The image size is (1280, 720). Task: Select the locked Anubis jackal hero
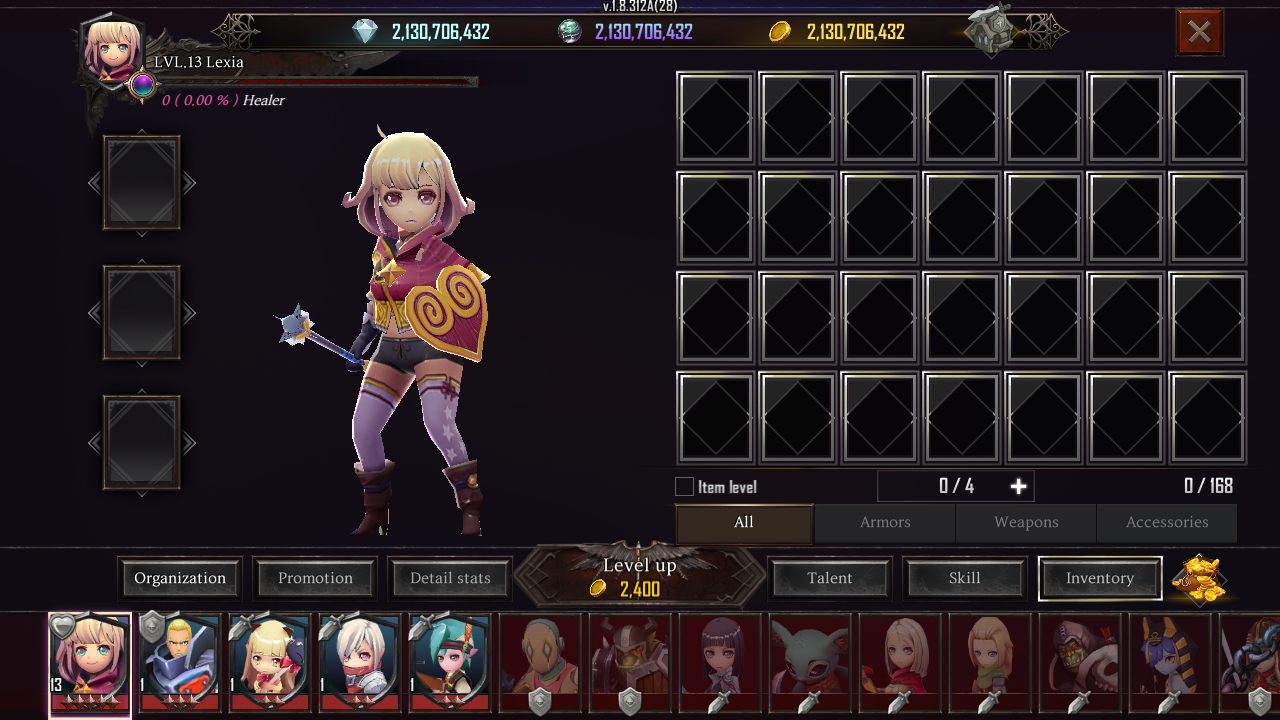(x=1170, y=660)
